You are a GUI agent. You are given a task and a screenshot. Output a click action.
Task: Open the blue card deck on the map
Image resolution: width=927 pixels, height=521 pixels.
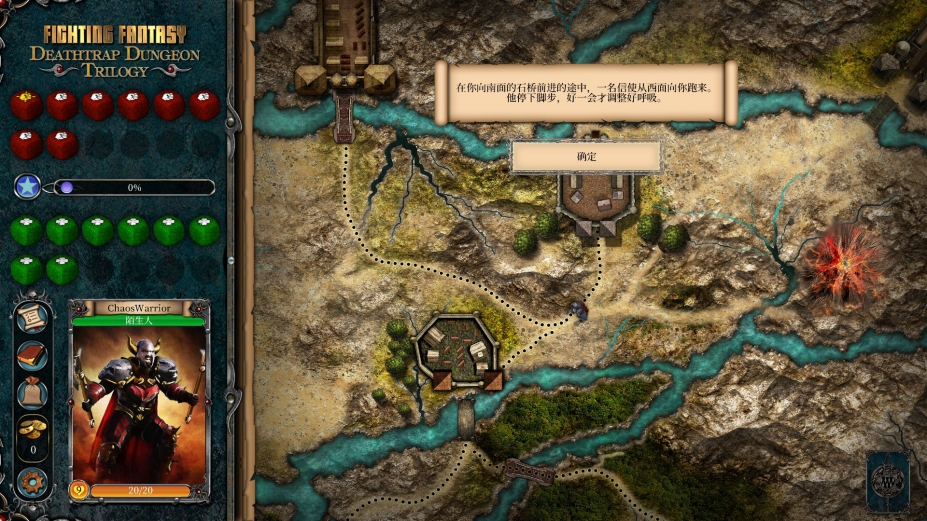[x=887, y=481]
